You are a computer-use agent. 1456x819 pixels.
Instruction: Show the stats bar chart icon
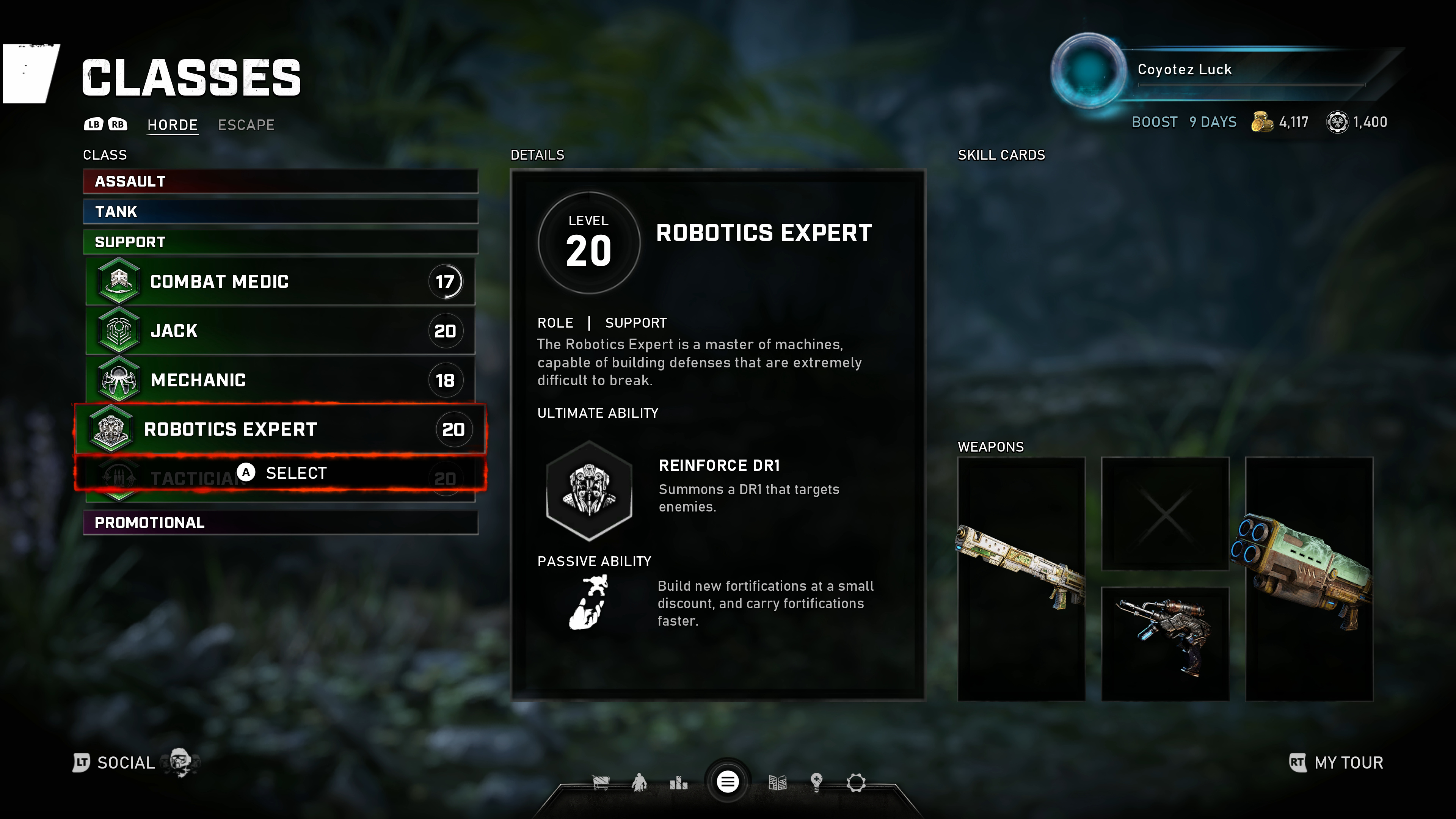coord(678,783)
